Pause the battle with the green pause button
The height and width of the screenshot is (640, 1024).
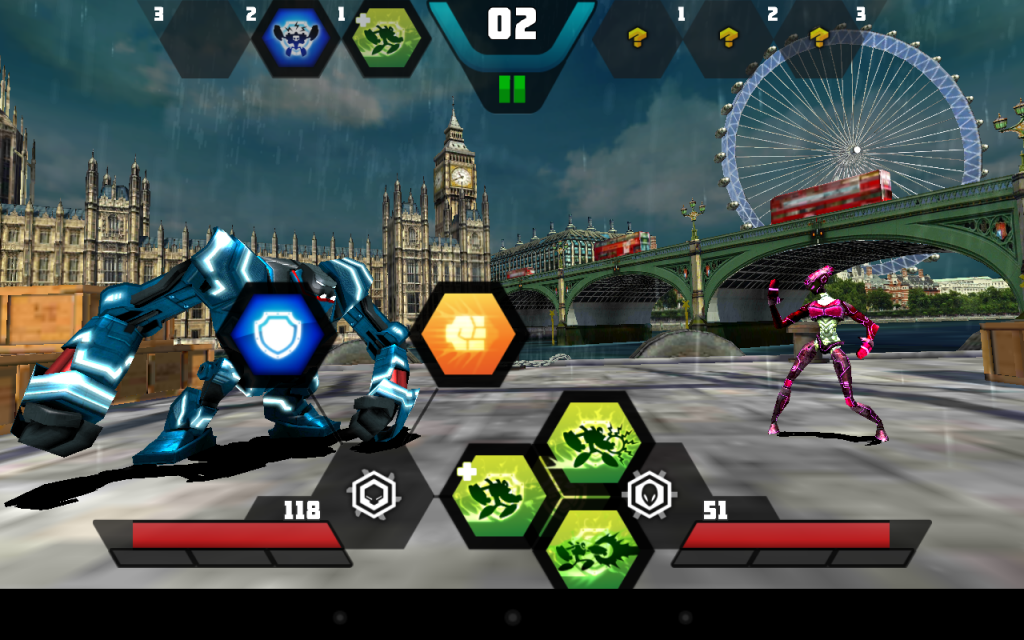point(511,90)
